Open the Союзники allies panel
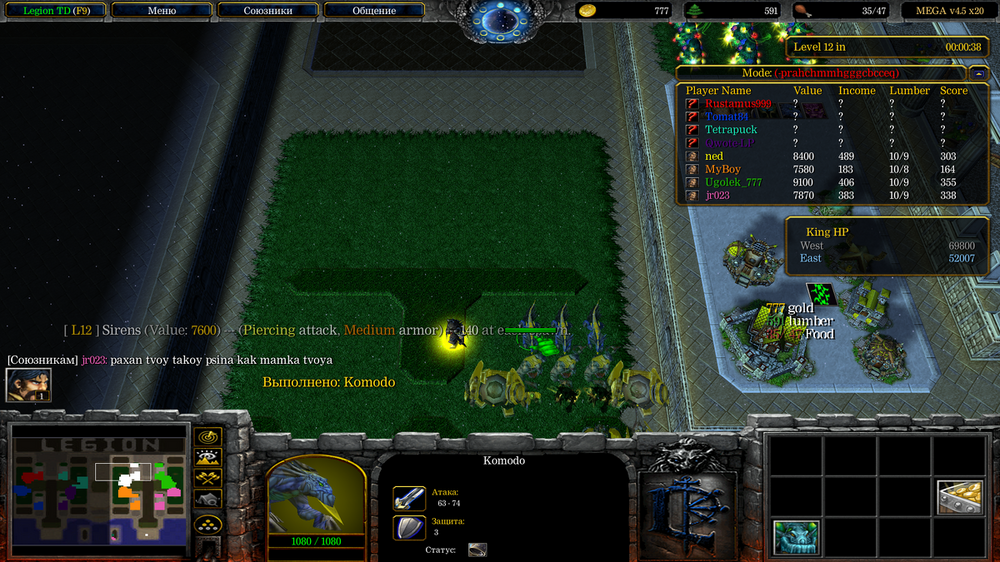 coord(267,11)
